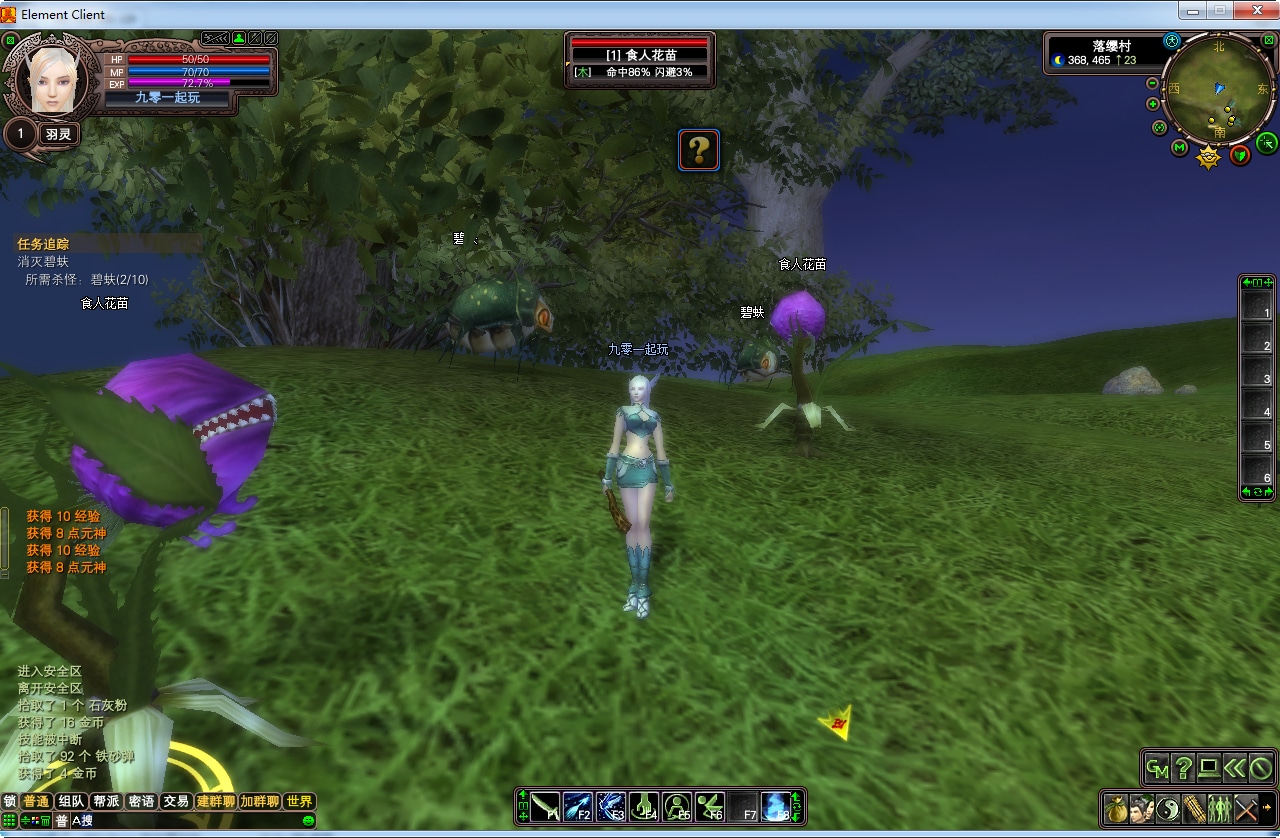The width and height of the screenshot is (1280, 838).
Task: Open the 密语 whisper chat tab
Action: 141,801
